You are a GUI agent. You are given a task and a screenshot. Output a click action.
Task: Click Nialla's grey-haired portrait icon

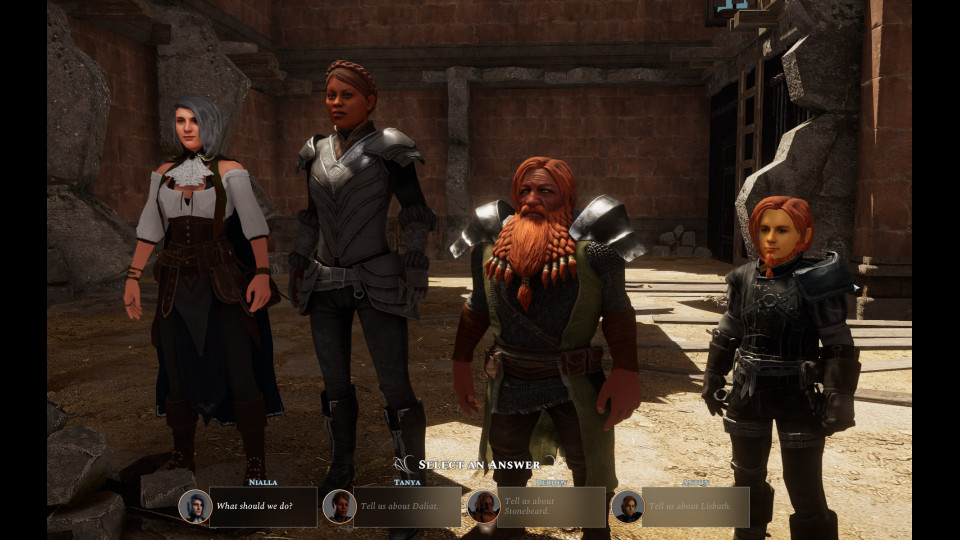[195, 506]
